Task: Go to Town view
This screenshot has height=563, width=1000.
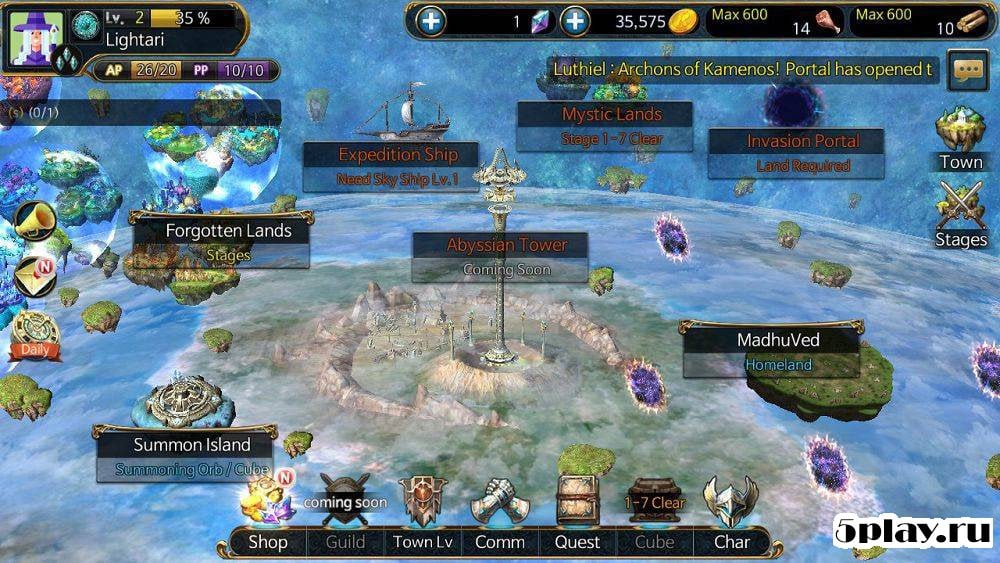Action: pos(961,138)
